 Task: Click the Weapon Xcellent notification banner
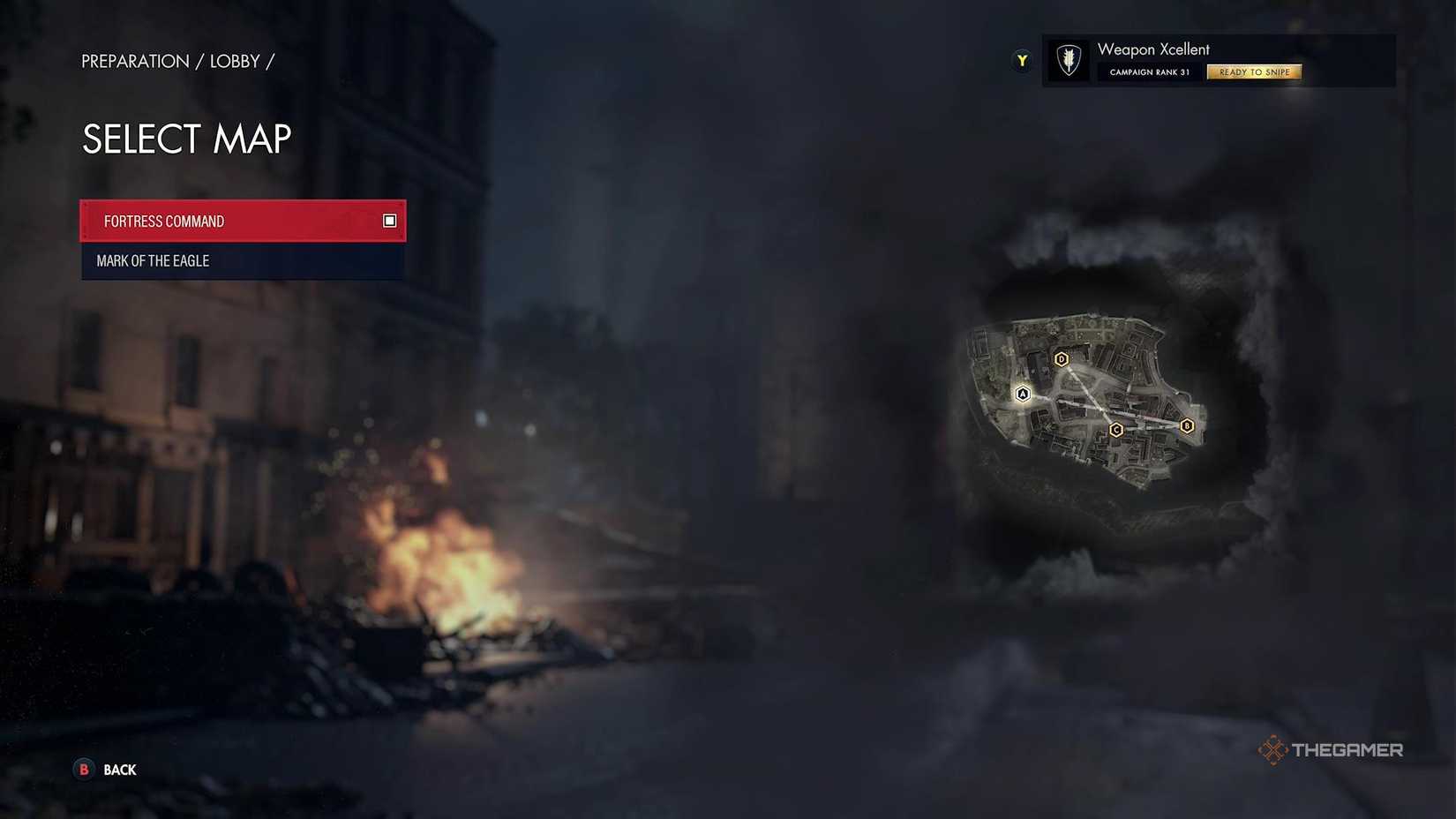pyautogui.click(x=1218, y=60)
